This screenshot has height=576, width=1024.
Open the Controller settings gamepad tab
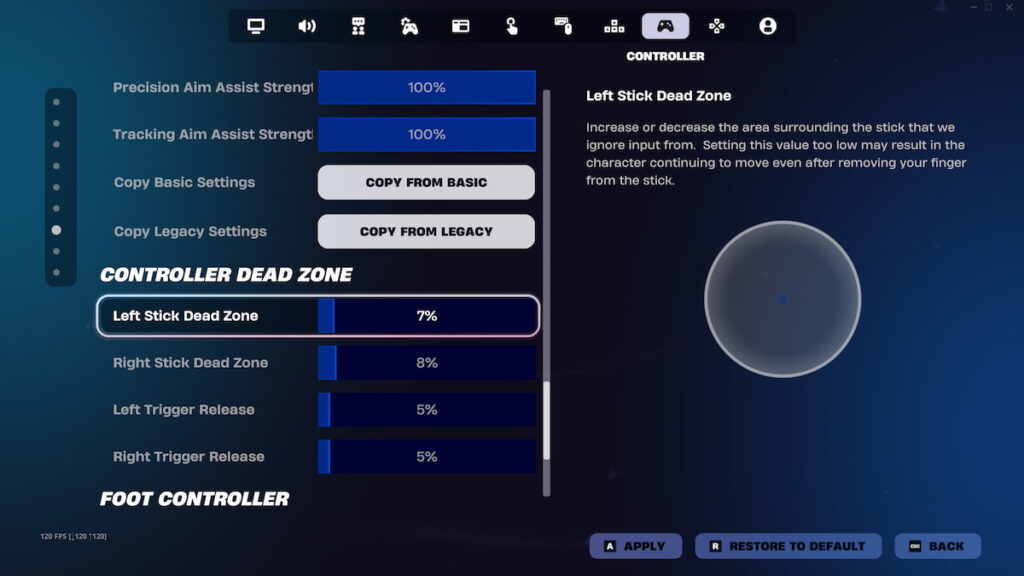(665, 26)
